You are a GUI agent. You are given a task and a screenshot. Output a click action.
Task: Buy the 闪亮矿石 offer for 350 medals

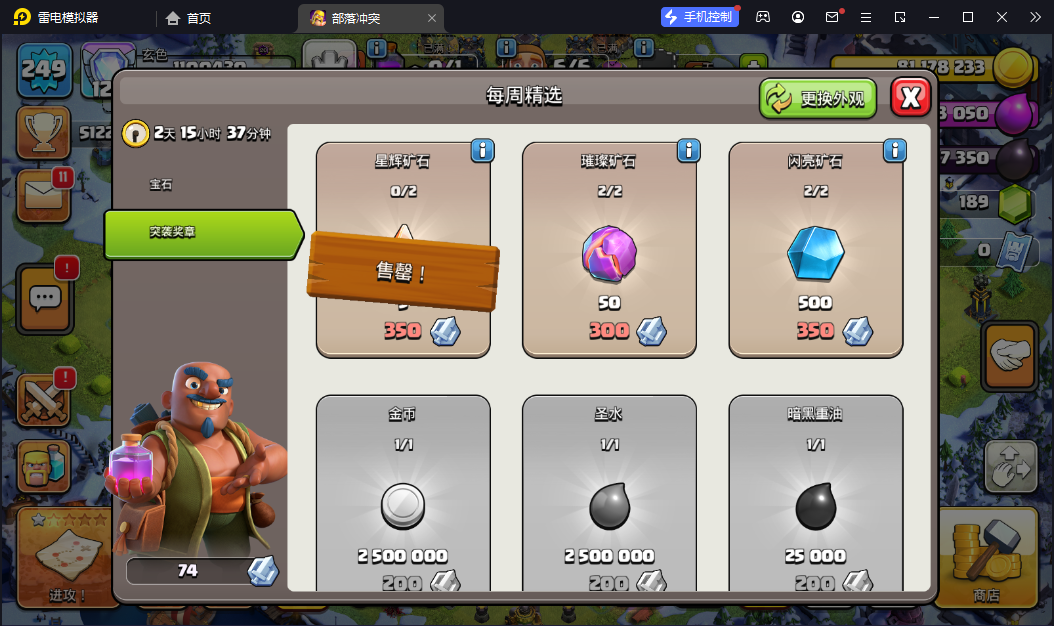815,250
